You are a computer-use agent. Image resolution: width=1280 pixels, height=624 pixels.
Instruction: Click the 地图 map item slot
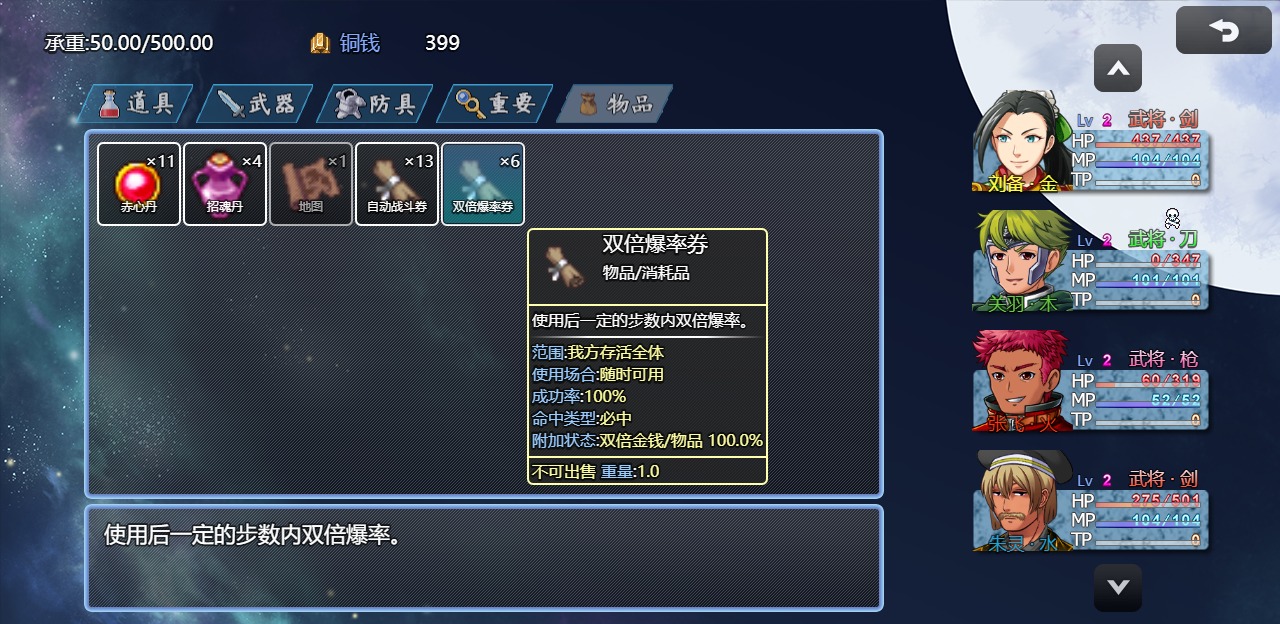[x=311, y=184]
